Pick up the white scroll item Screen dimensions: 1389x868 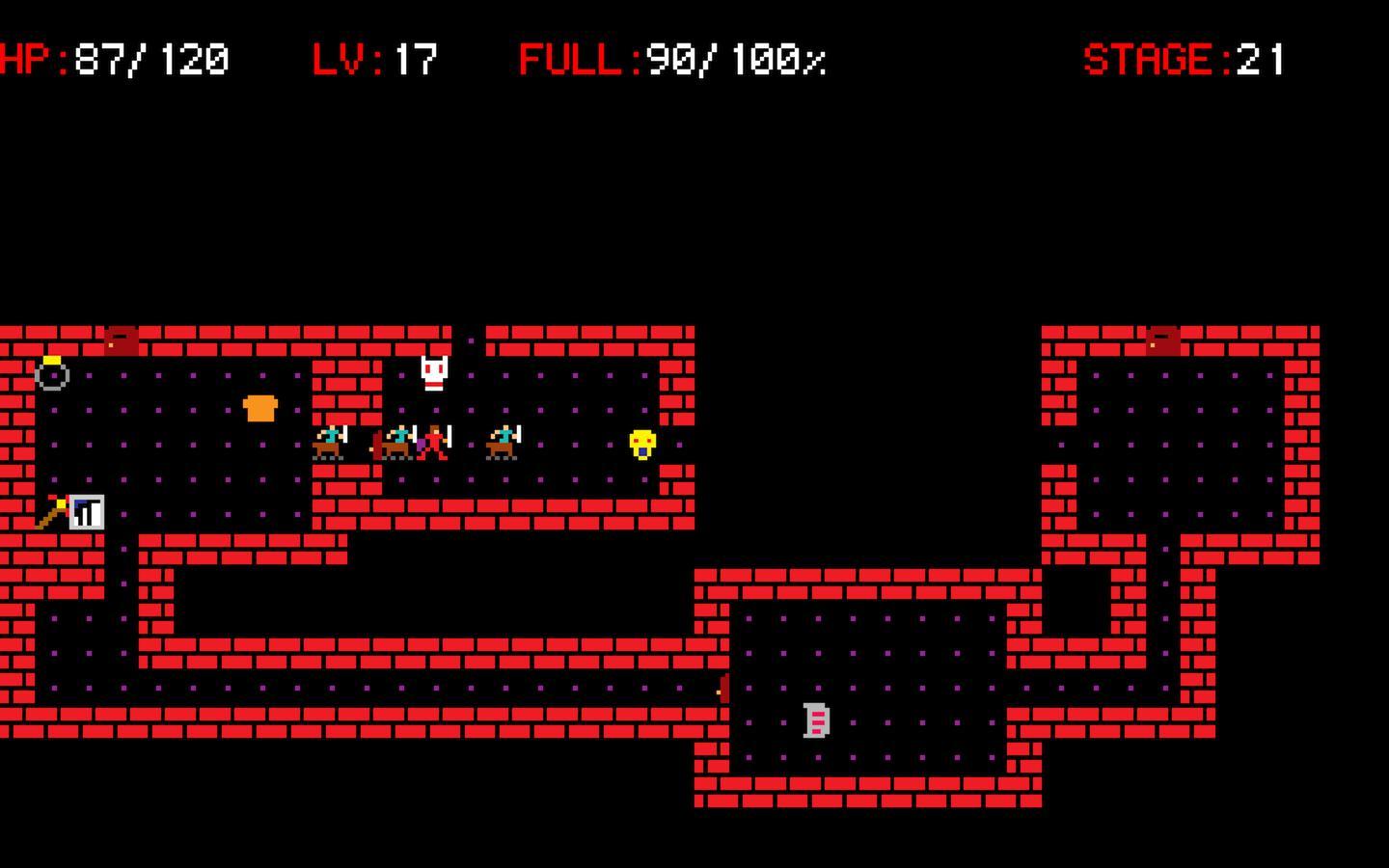(x=817, y=720)
